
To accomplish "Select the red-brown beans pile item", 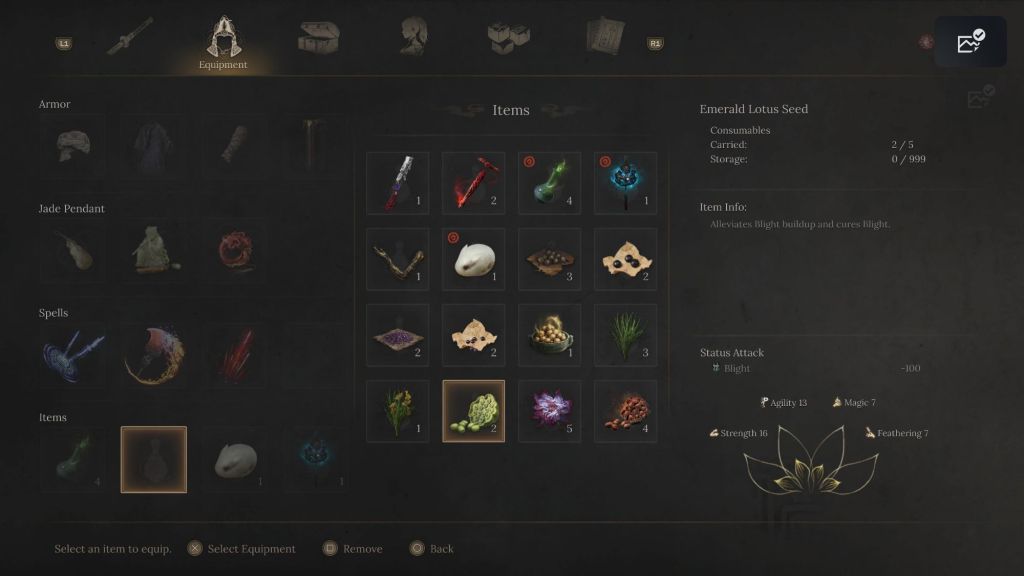I will click(x=626, y=411).
